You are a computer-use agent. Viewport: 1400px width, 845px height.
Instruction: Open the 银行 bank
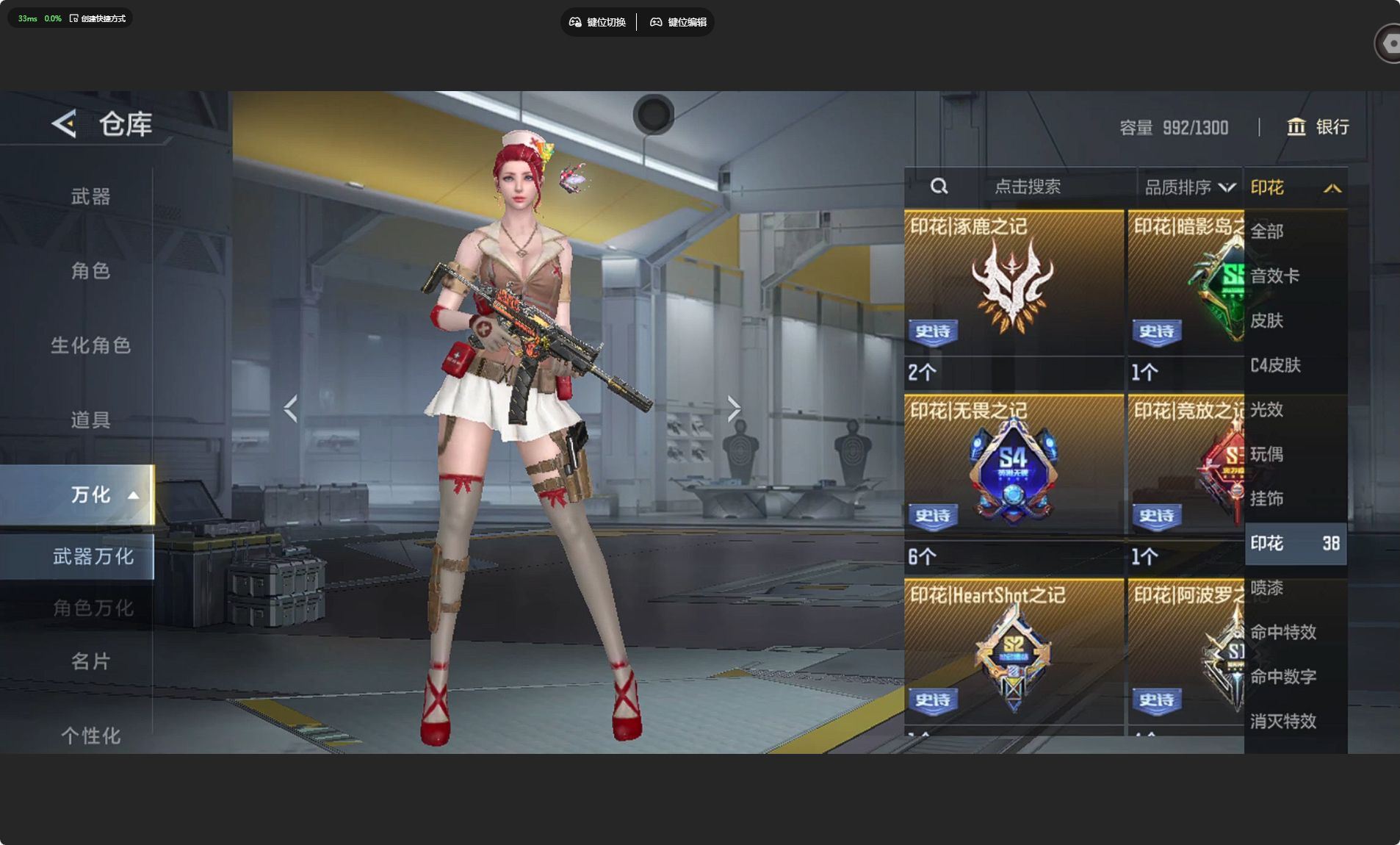point(1318,127)
